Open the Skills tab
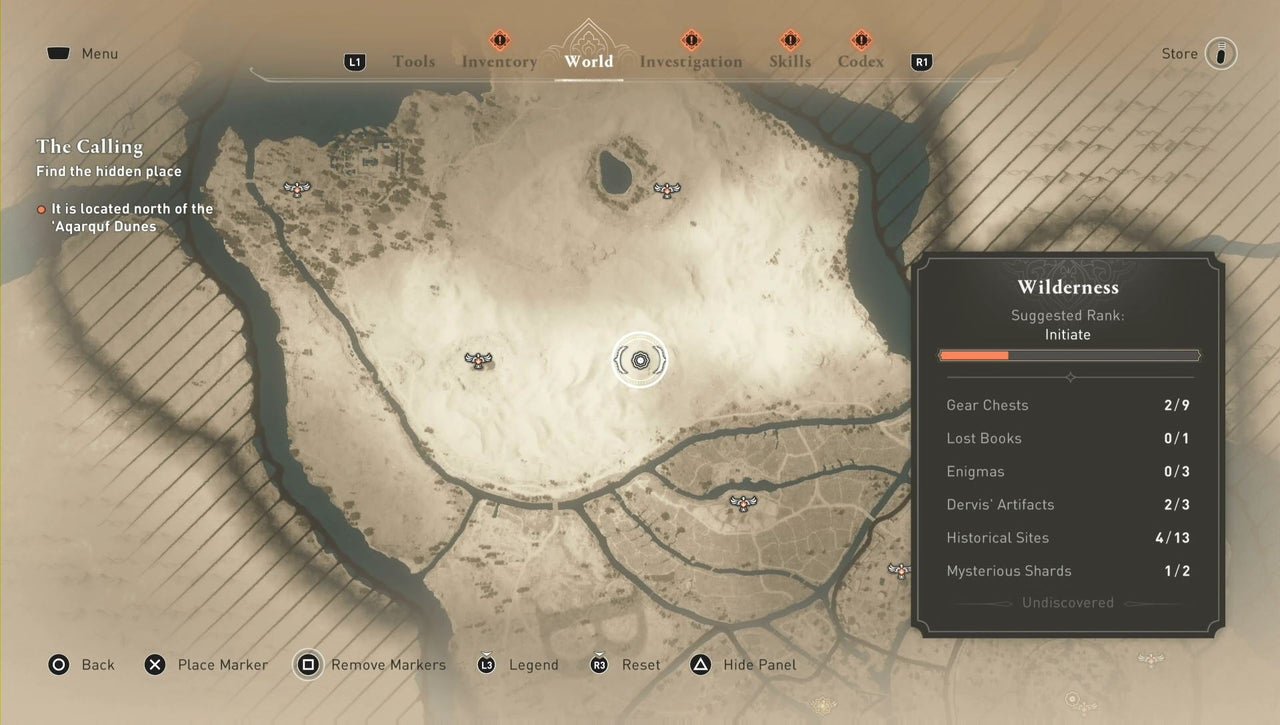 tap(790, 62)
